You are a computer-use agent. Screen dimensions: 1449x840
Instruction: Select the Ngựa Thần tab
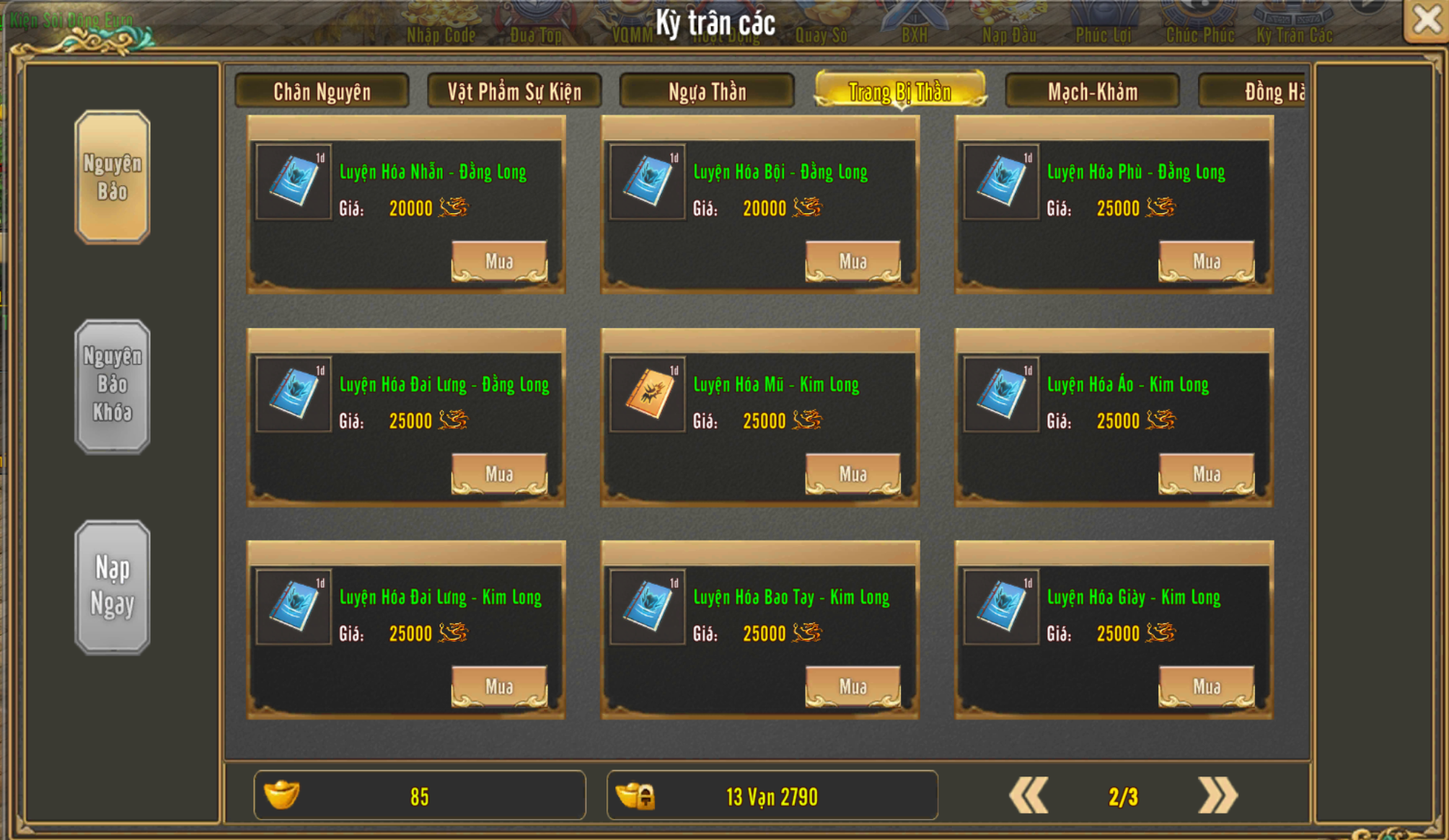(707, 92)
